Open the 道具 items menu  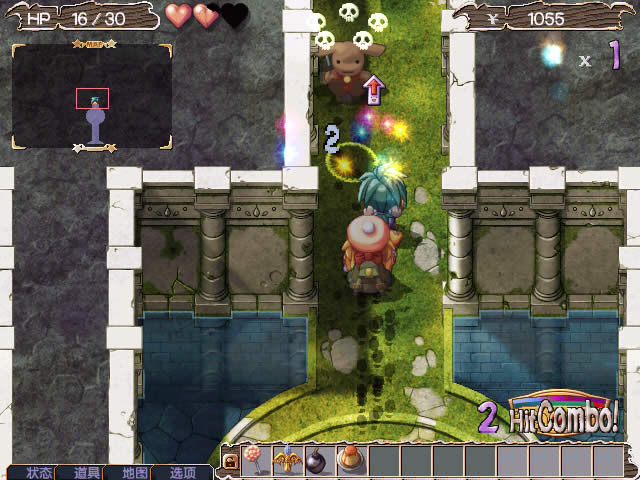[87, 472]
